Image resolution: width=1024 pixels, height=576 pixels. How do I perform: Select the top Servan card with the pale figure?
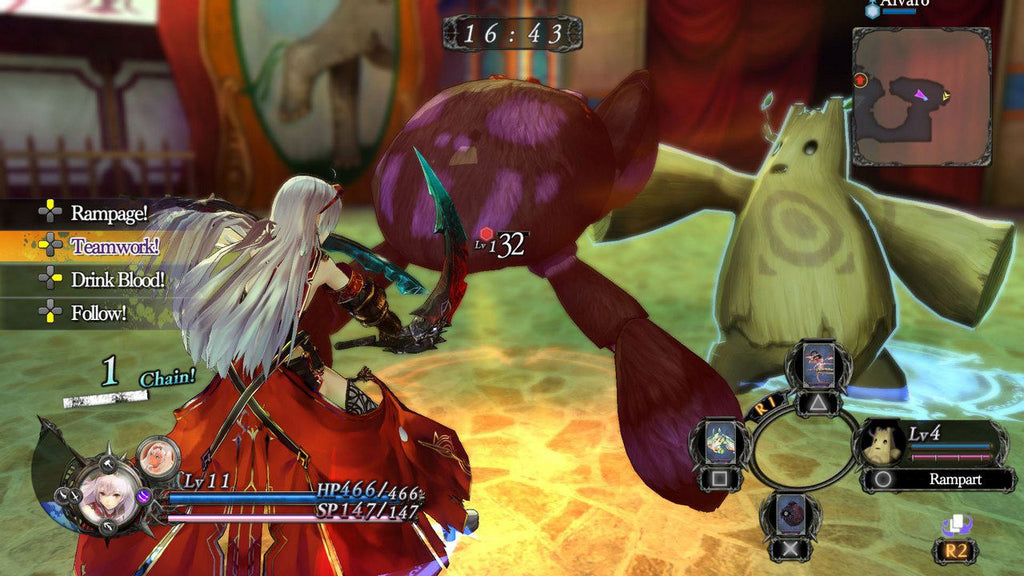point(818,366)
